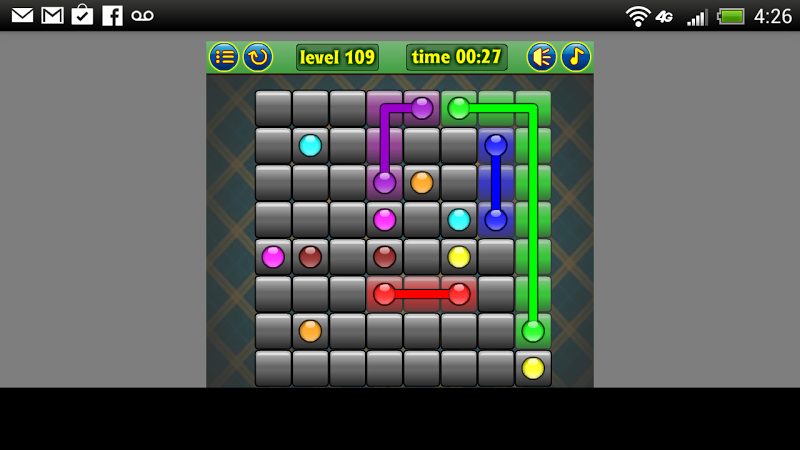Select the upper dot of the blue line

496,145
